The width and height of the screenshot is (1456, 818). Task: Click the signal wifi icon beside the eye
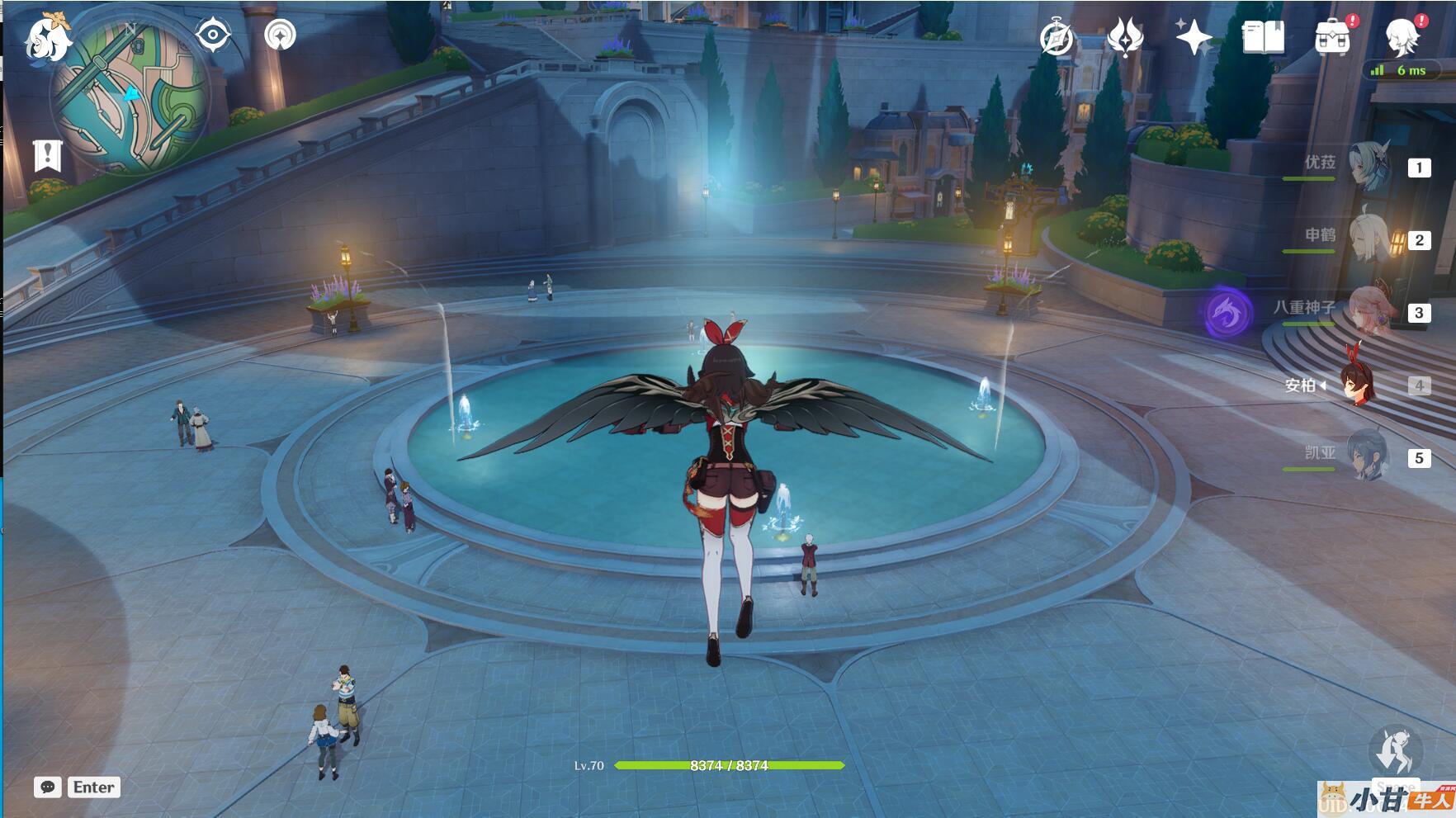(x=280, y=35)
